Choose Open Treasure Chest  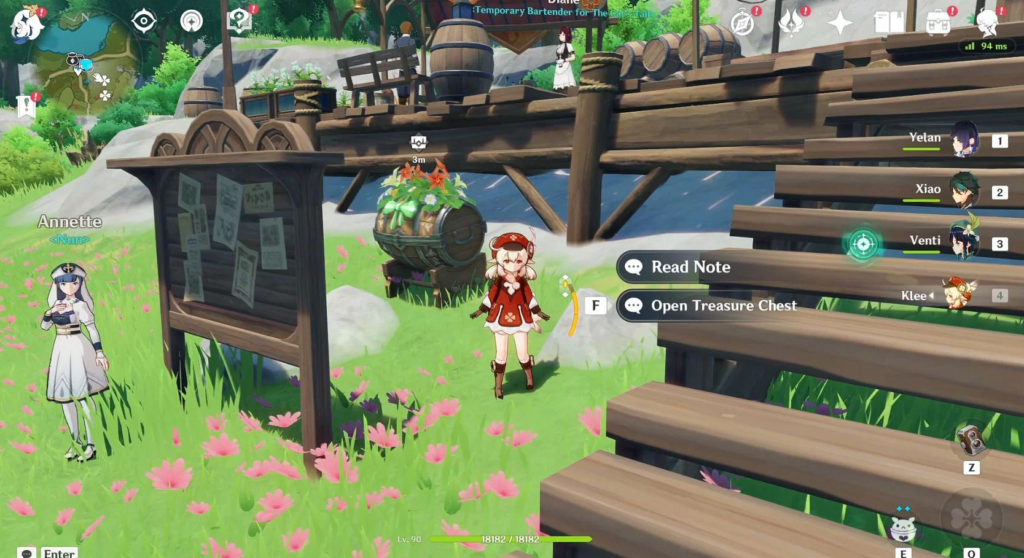(723, 306)
